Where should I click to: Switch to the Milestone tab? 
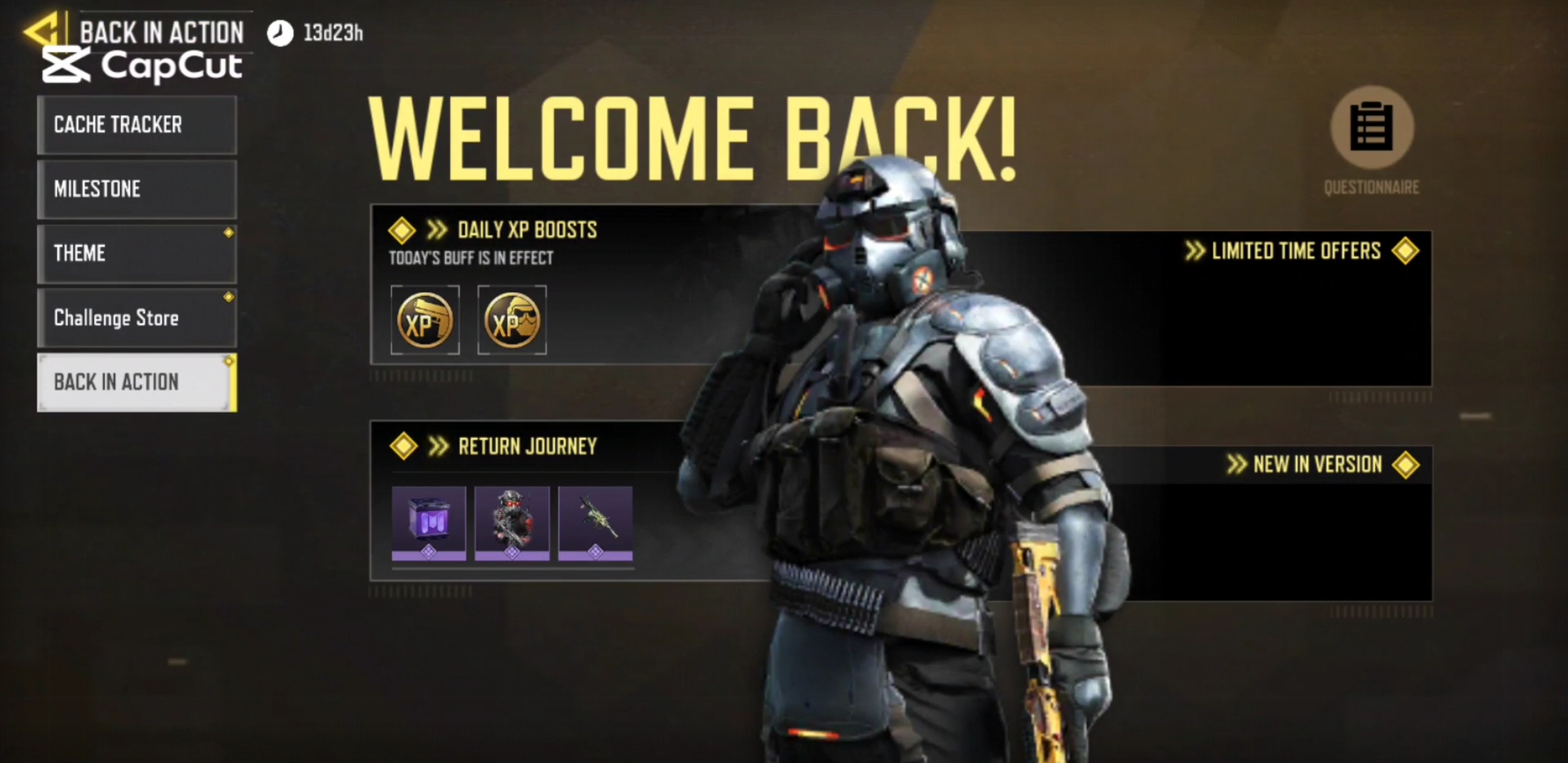coord(137,189)
